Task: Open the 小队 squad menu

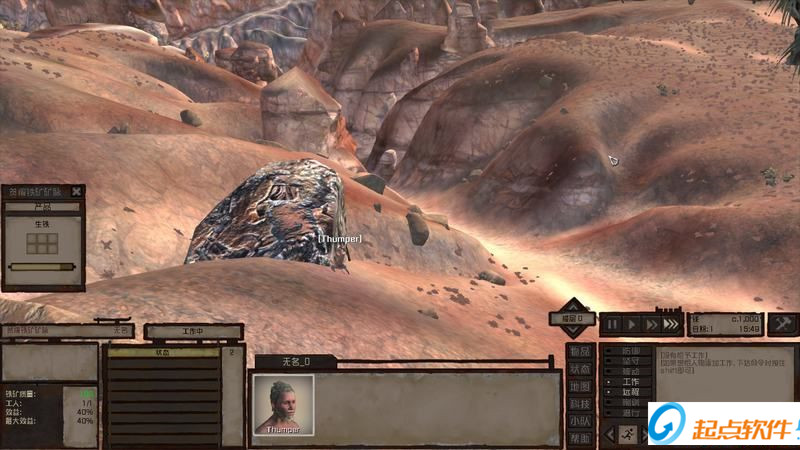Action: coord(579,421)
